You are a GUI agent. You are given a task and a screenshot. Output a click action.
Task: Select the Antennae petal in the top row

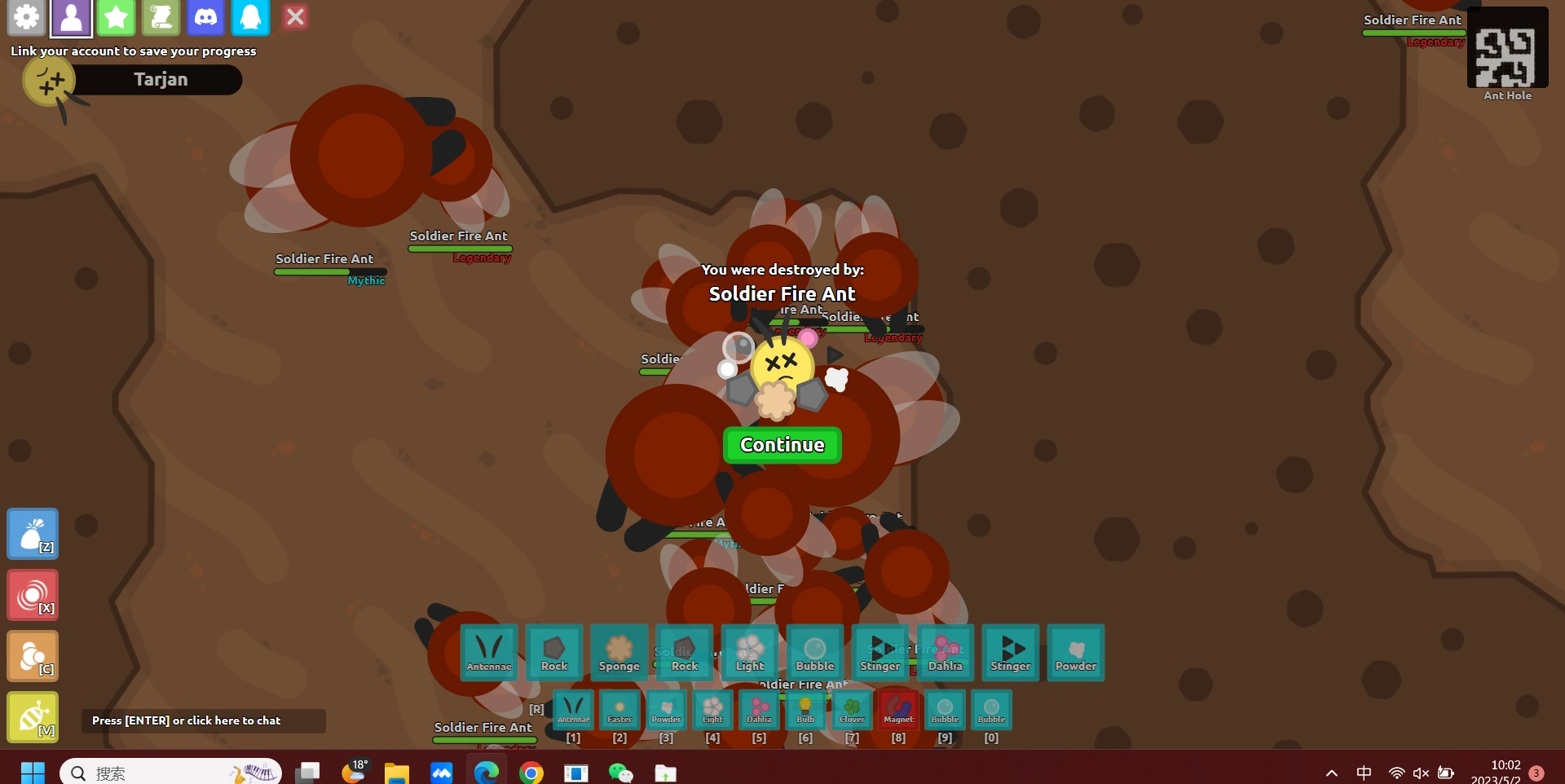click(488, 652)
